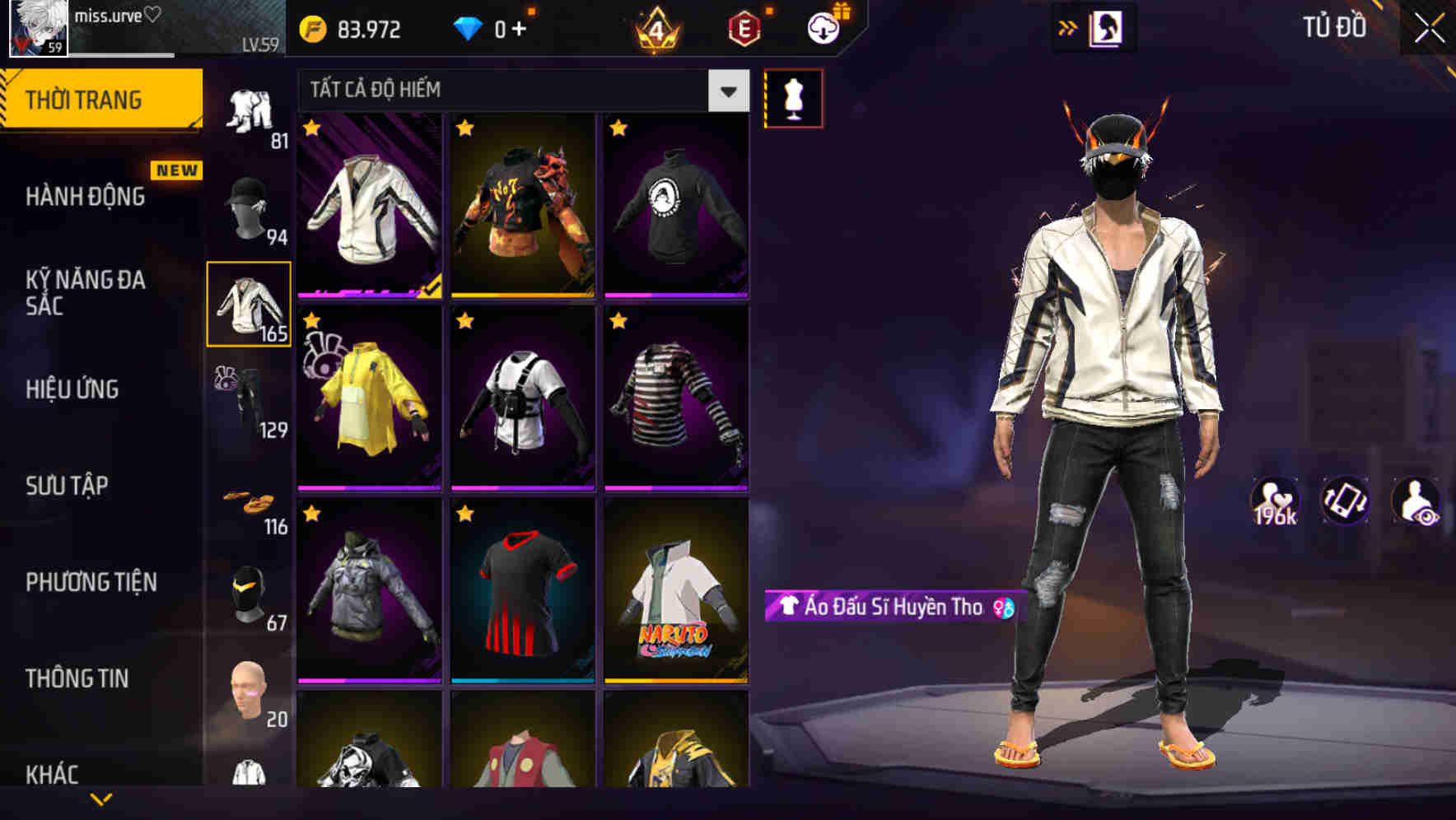Open the mannequin preview icon beside the filter
Image resolution: width=1456 pixels, height=820 pixels.
click(793, 96)
